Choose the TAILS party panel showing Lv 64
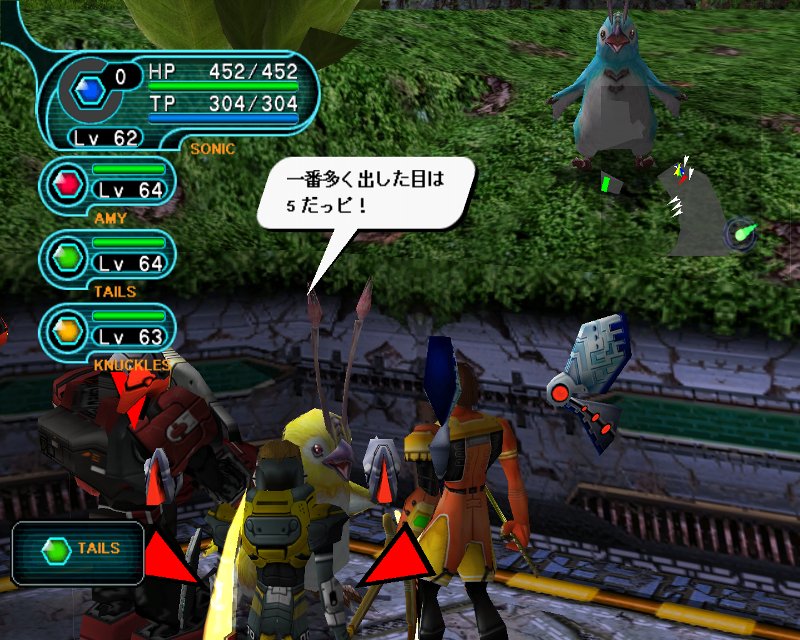This screenshot has height=640, width=800. coord(108,256)
